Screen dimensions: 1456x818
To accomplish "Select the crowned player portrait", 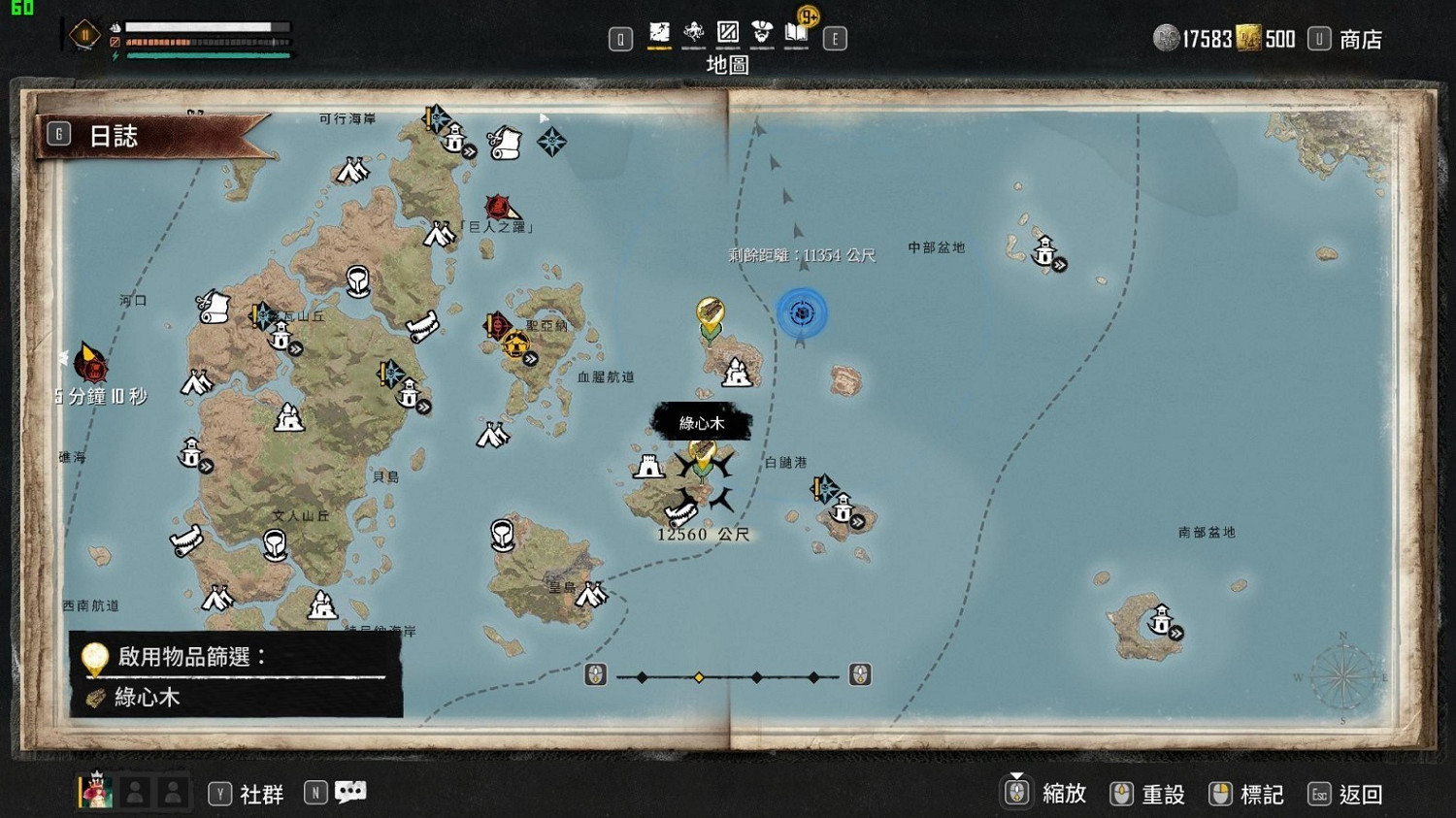I will coord(95,791).
